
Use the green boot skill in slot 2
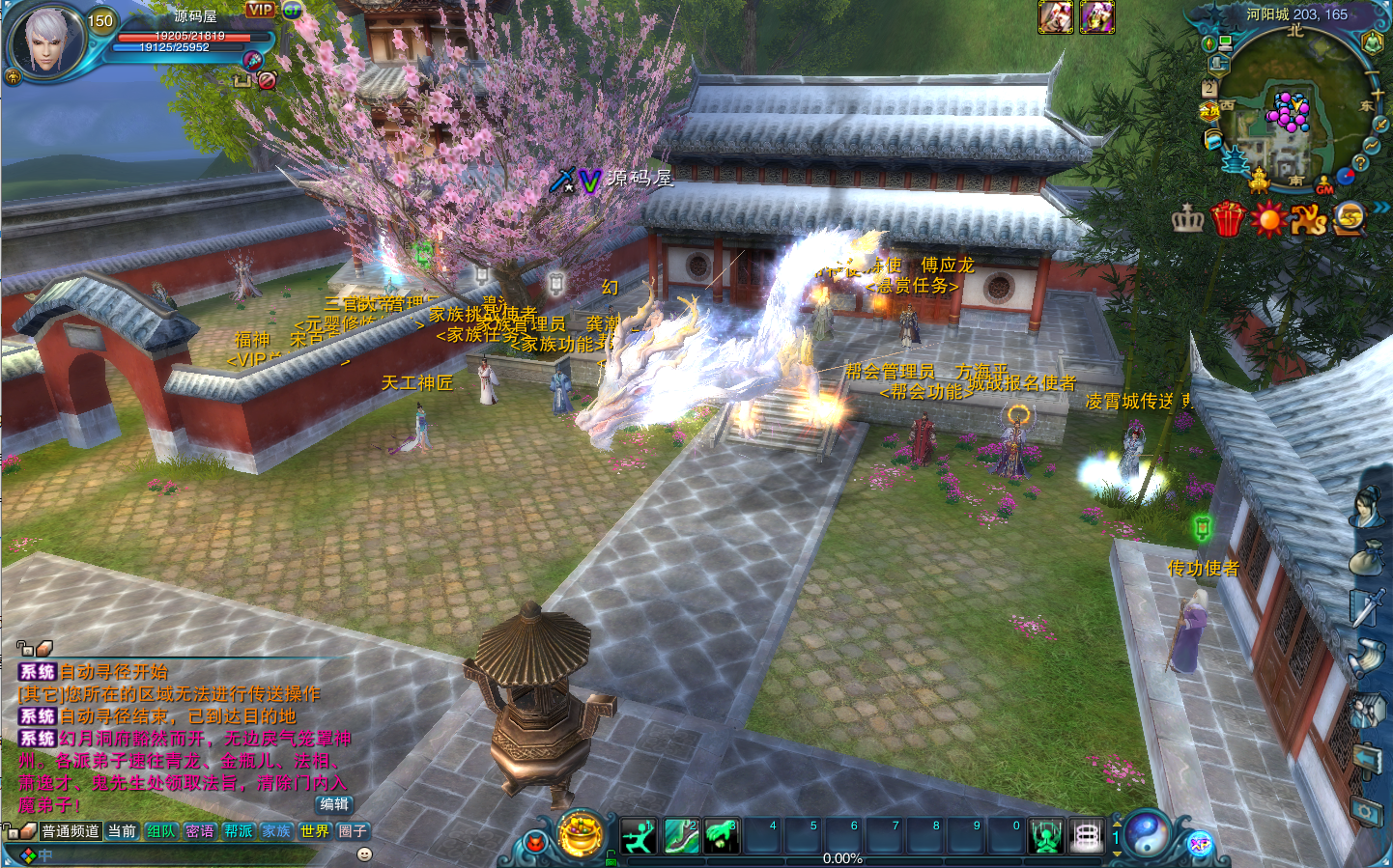680,836
